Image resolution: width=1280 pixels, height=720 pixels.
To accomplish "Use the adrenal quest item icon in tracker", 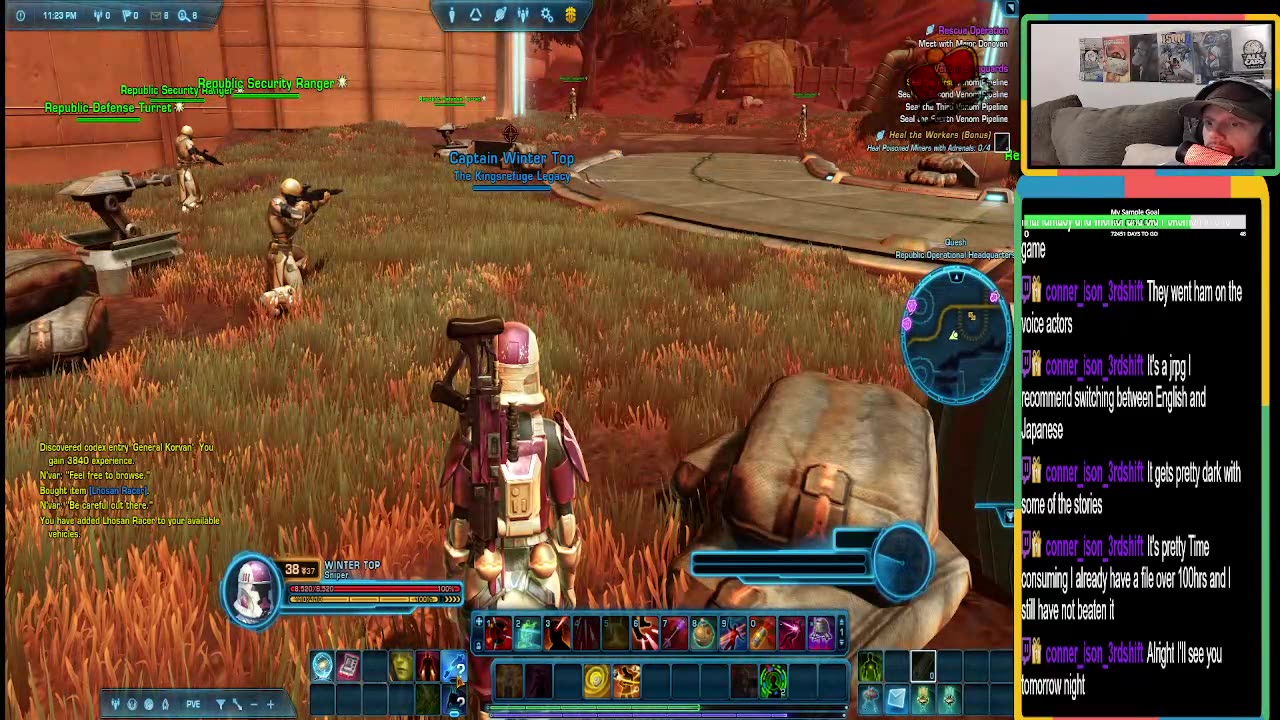I will pyautogui.click(x=1001, y=143).
